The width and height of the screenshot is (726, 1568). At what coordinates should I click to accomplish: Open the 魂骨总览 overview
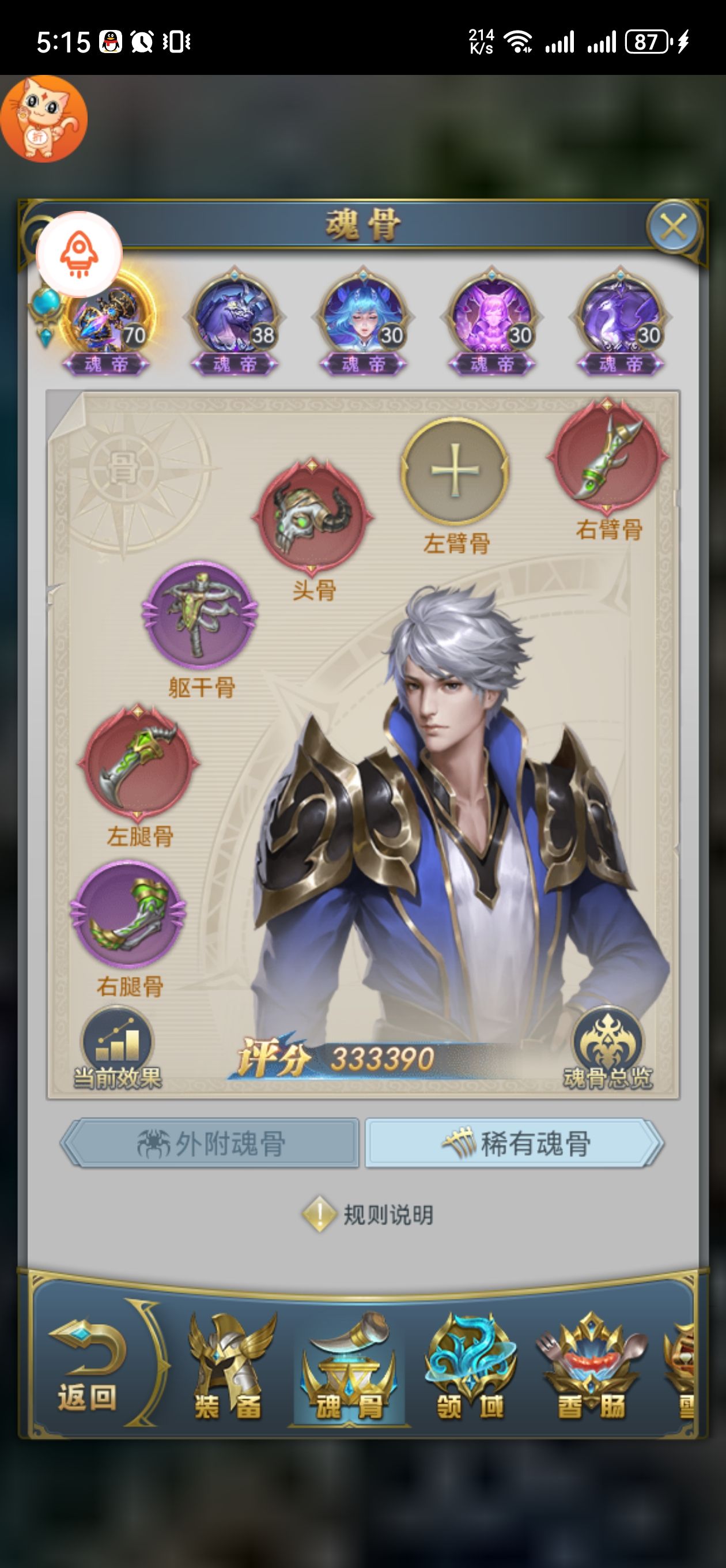[607, 1048]
